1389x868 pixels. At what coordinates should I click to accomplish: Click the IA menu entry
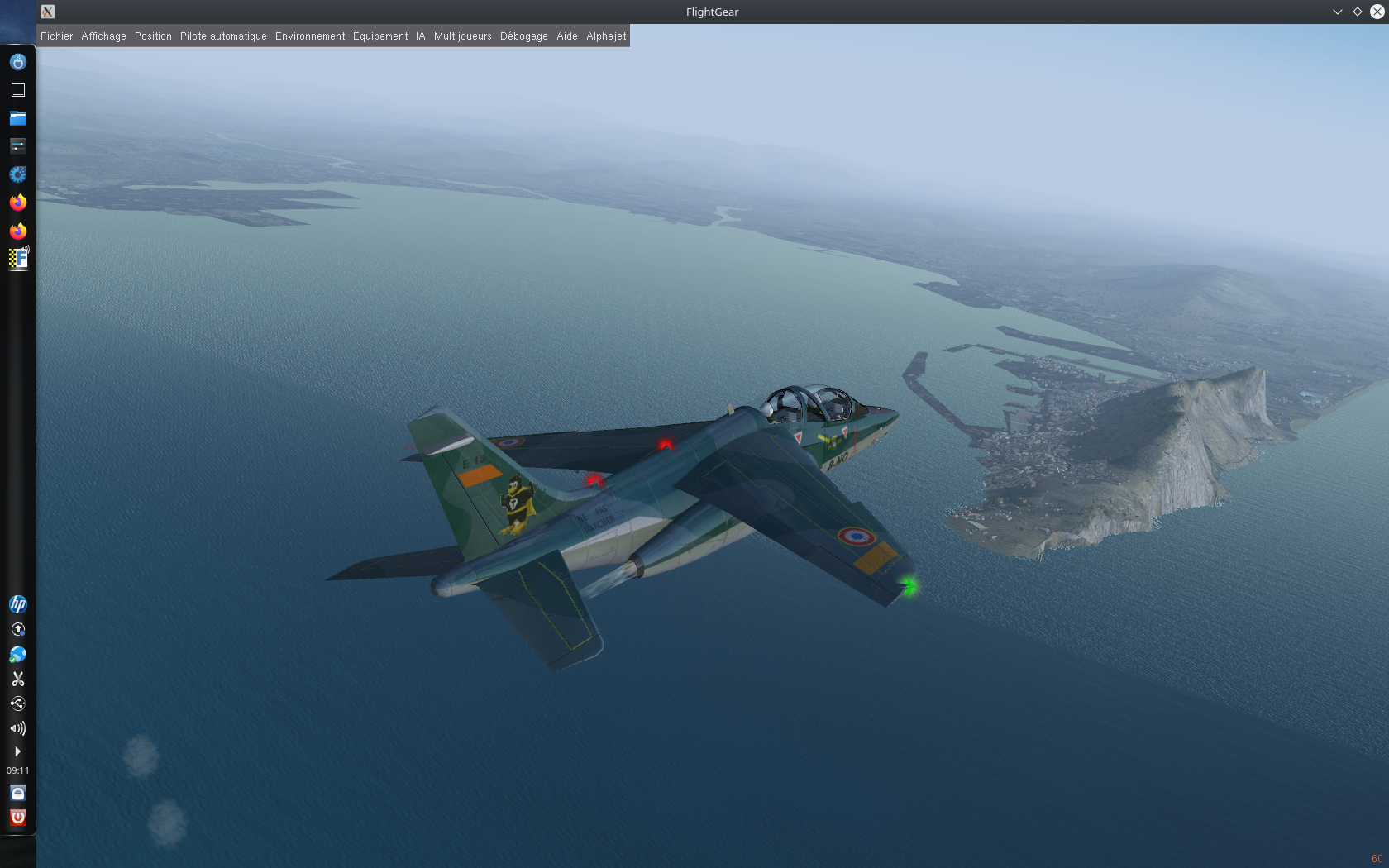point(421,36)
